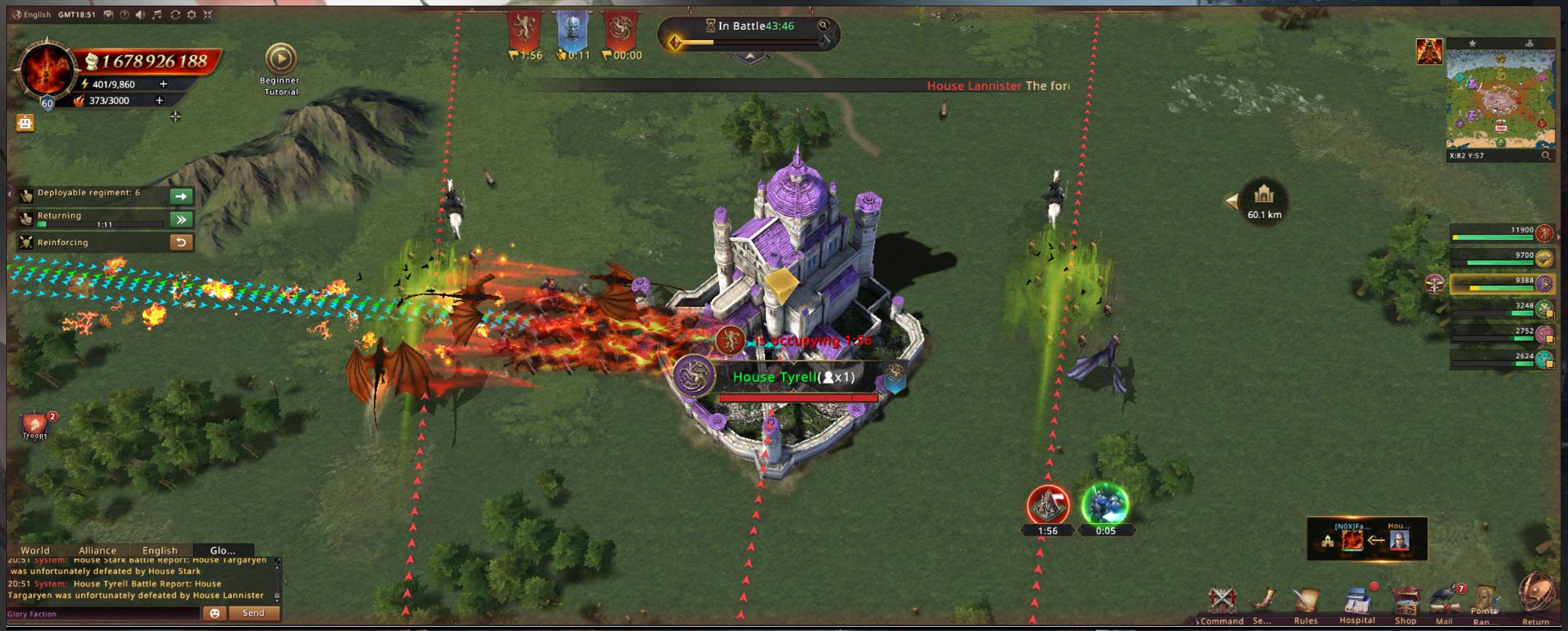Speed up the returning troops

pos(181,219)
